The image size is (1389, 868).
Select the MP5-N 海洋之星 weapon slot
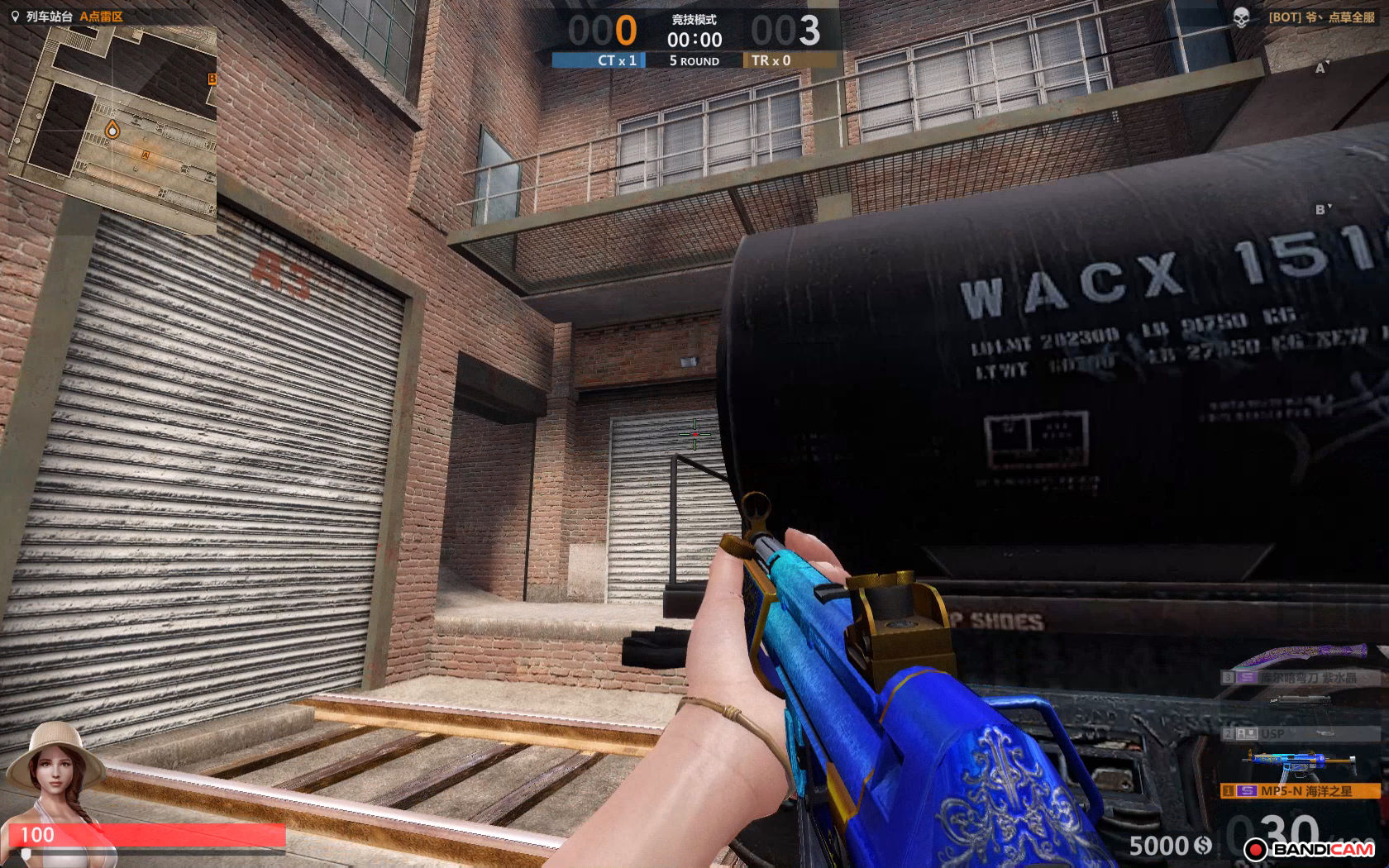pos(1300,791)
